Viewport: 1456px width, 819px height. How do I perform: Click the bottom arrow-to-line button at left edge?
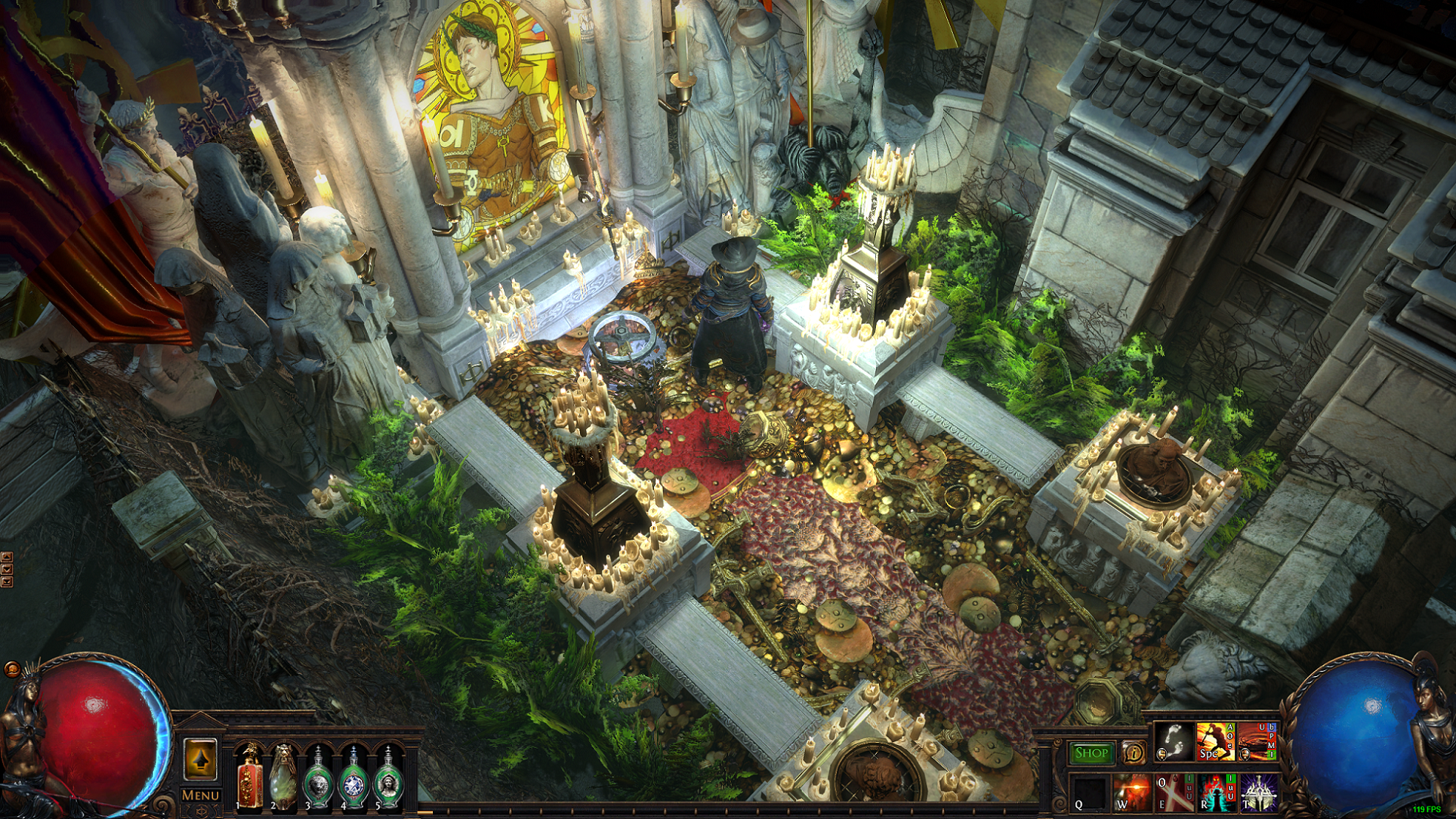[7, 582]
